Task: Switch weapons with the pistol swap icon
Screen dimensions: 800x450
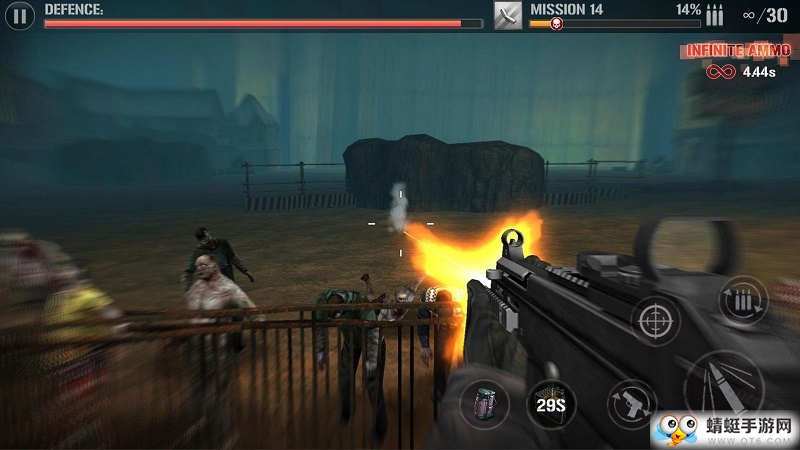Action: (x=632, y=404)
